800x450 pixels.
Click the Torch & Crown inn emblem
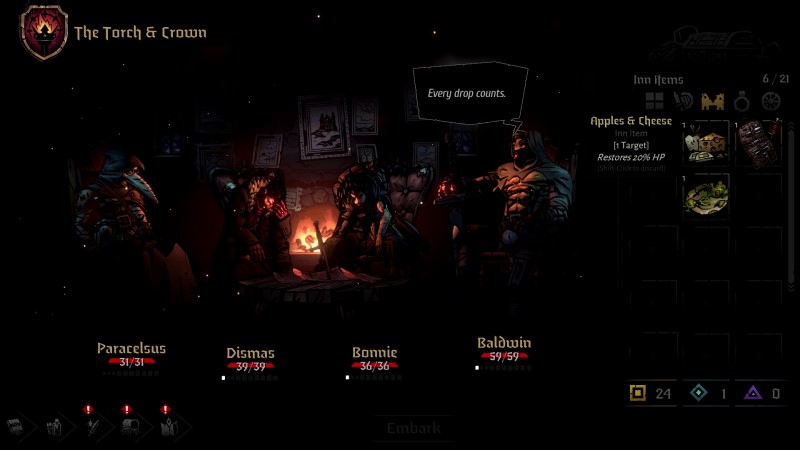pyautogui.click(x=44, y=32)
